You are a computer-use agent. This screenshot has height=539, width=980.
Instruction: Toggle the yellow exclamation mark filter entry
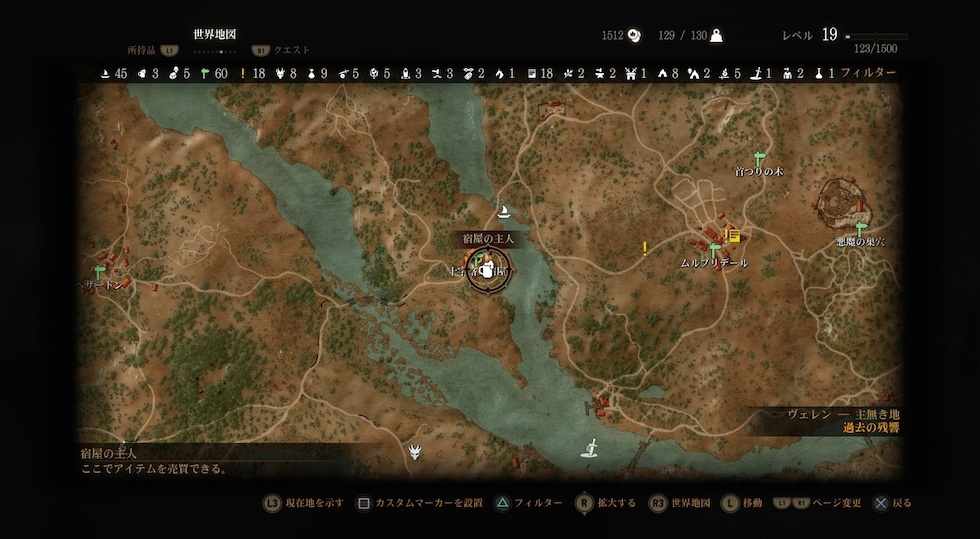[244, 73]
